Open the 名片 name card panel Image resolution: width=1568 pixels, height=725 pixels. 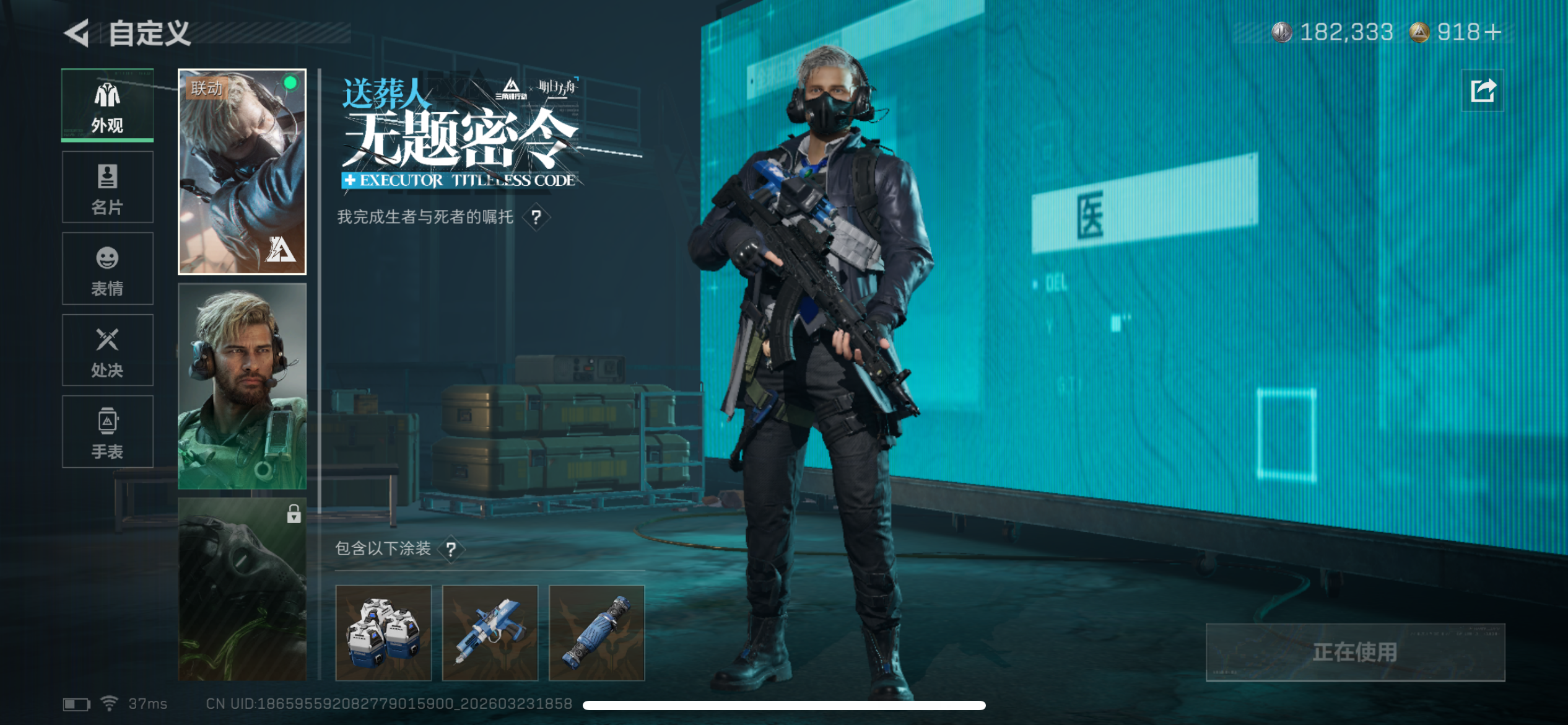click(107, 186)
